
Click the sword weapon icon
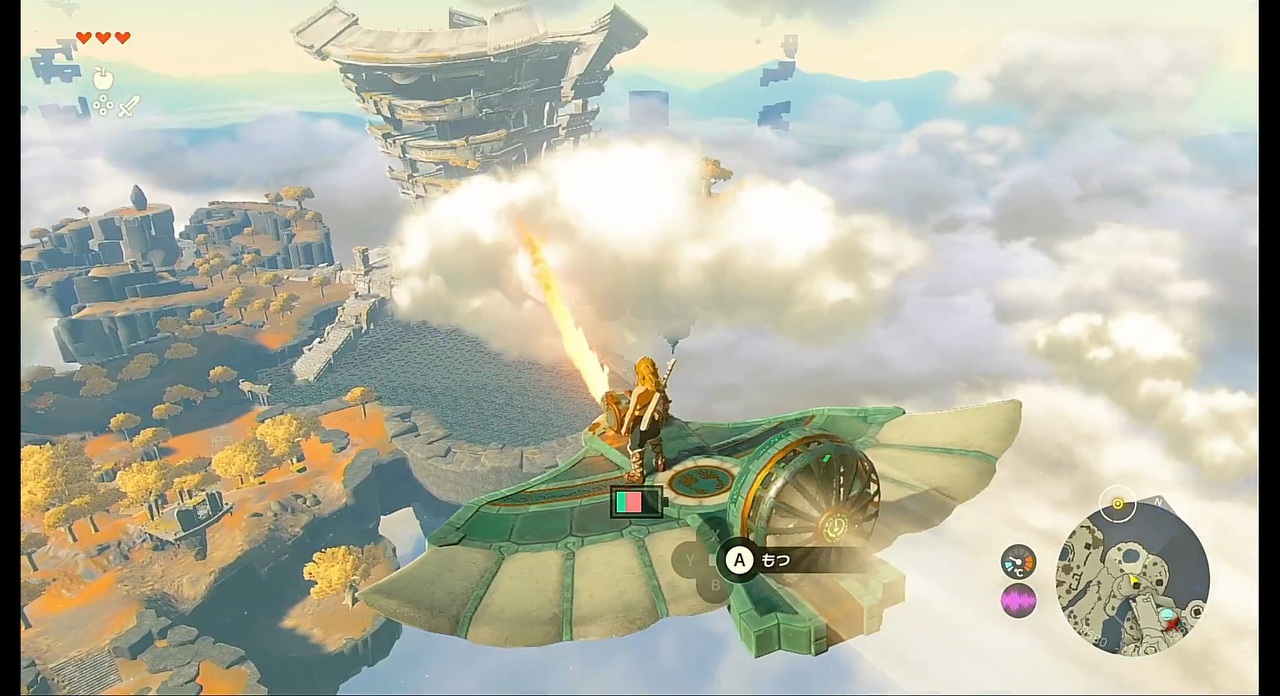(x=129, y=105)
